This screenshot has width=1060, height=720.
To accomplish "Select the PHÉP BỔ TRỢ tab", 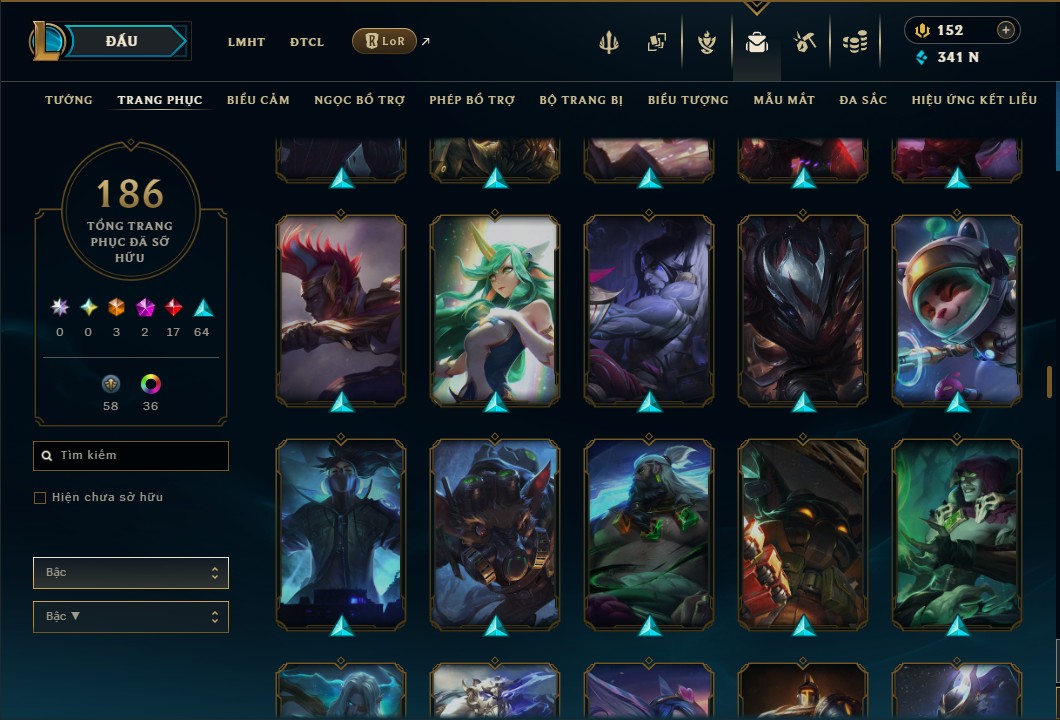I will point(472,100).
